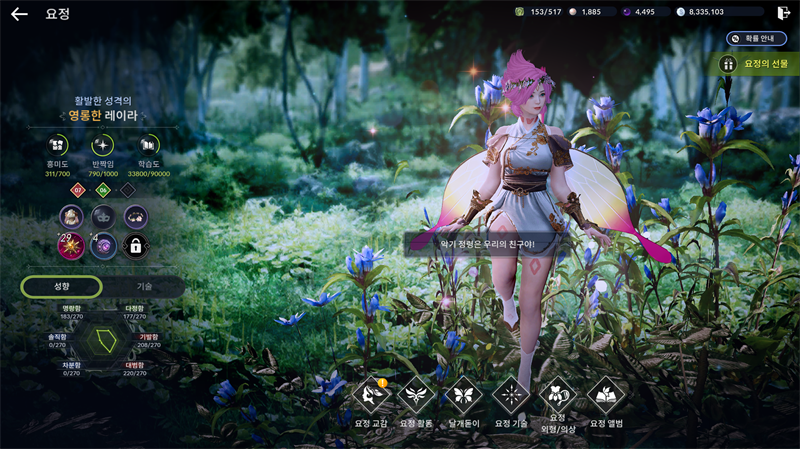The image size is (800, 449).
Task: Open 요정 교감 fairy bonding menu
Action: click(371, 395)
